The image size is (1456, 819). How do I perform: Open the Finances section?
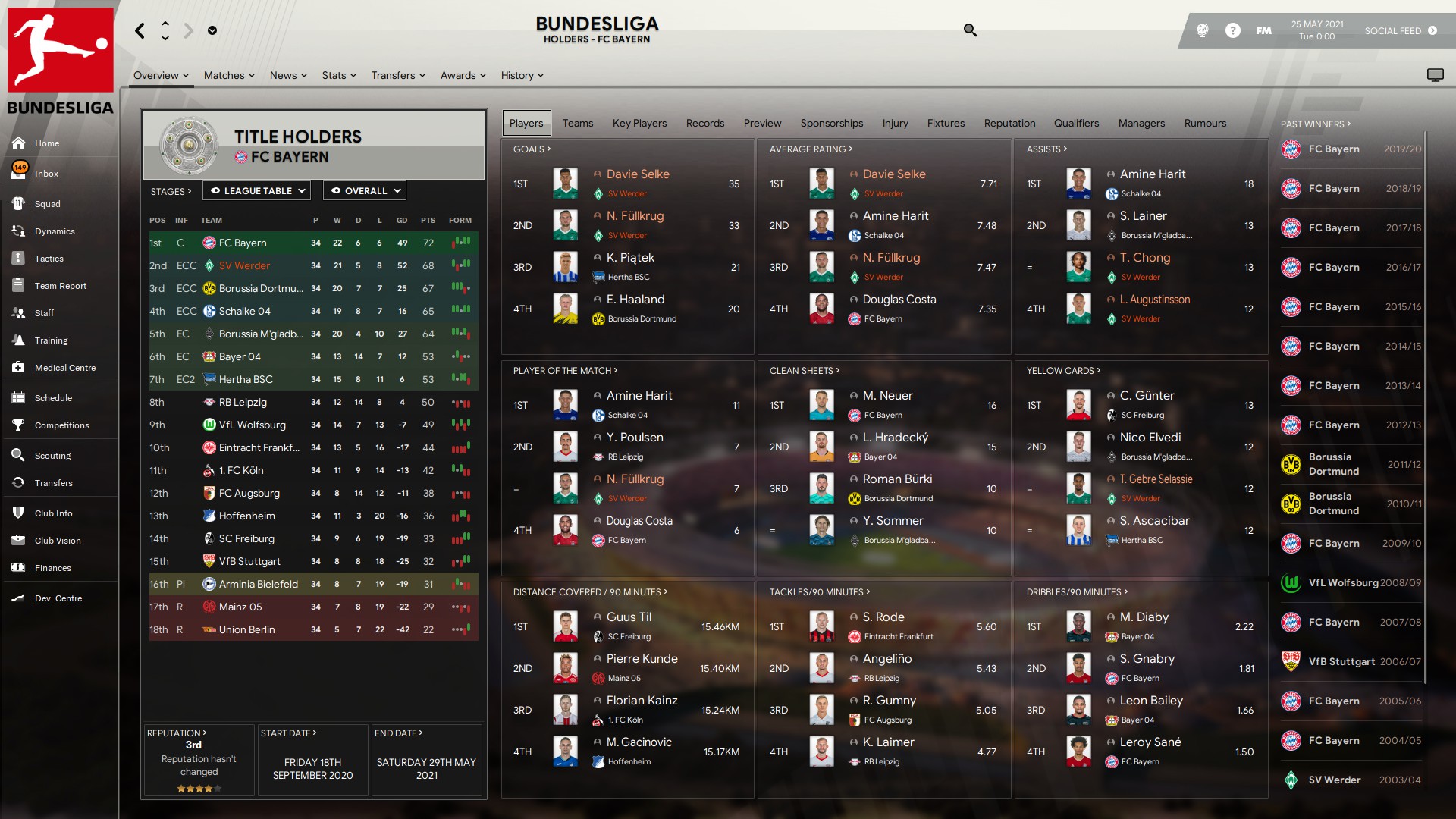[x=52, y=568]
